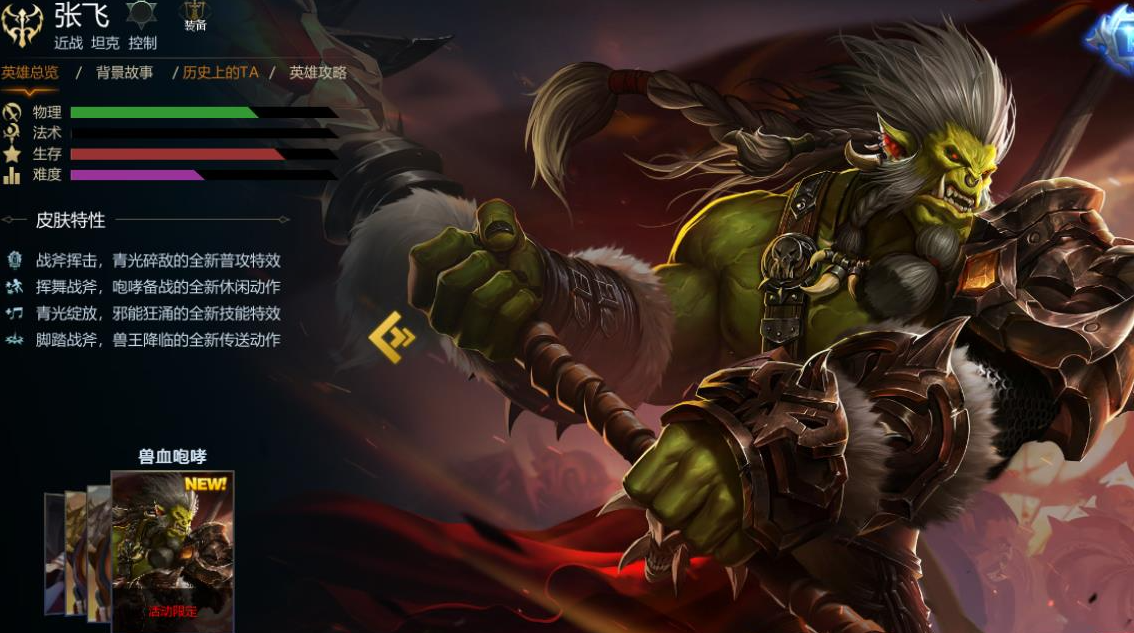Select the 兽血咆哮 skin card

click(x=172, y=550)
